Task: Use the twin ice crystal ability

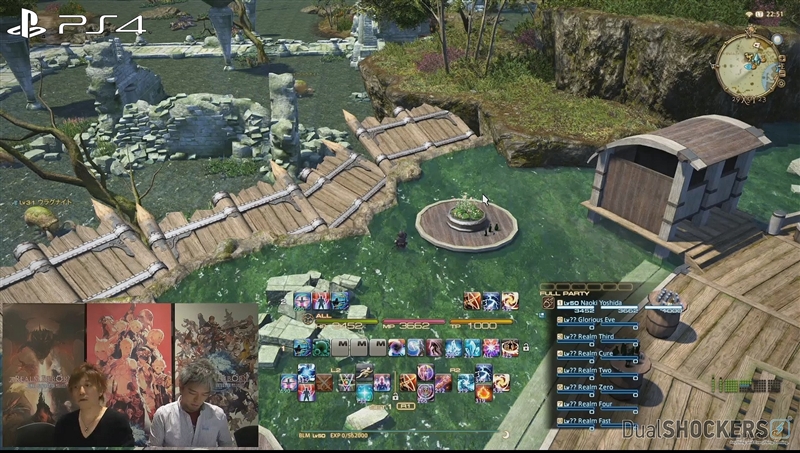Action: [x=473, y=348]
